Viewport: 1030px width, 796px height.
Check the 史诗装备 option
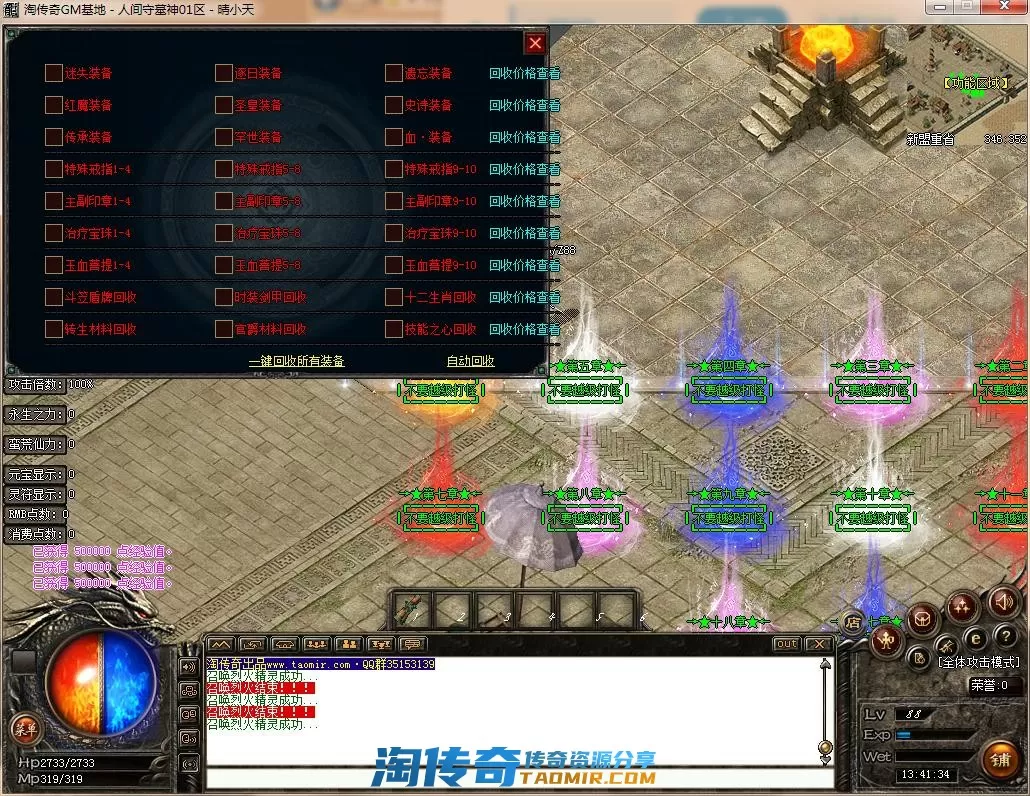pos(394,105)
